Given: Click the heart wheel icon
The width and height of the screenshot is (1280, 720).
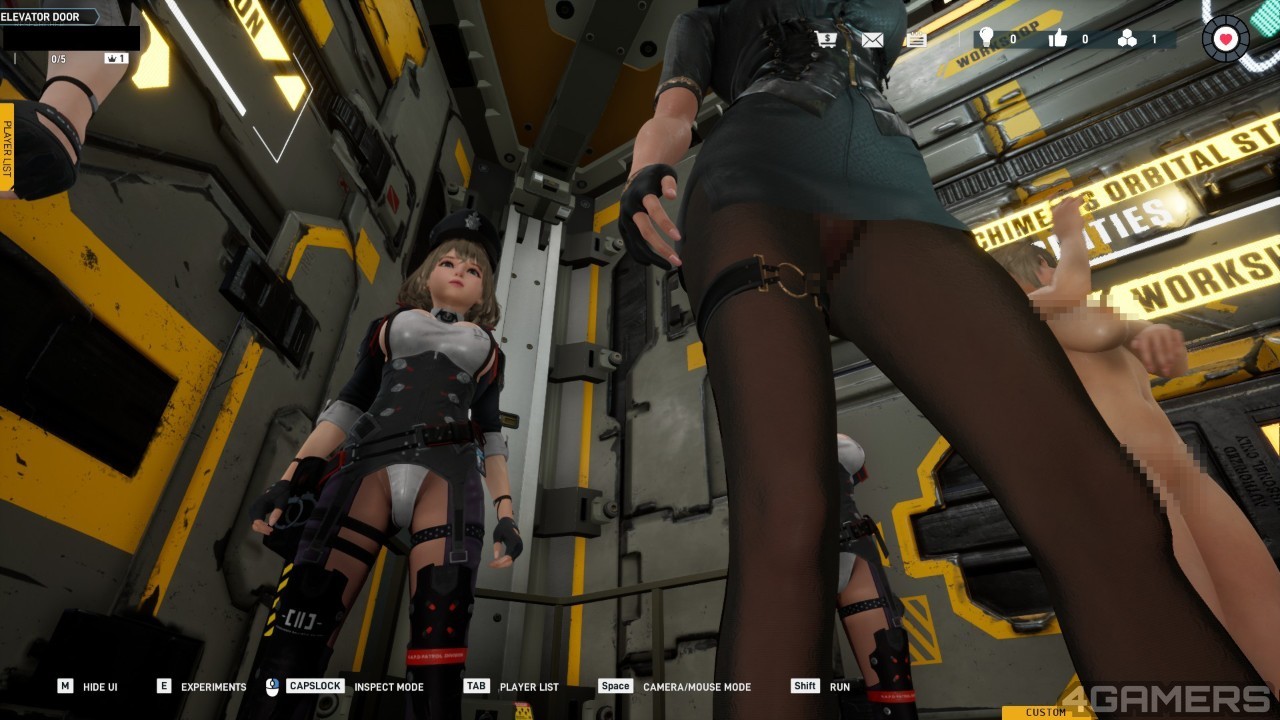Looking at the screenshot, I should pos(1227,39).
